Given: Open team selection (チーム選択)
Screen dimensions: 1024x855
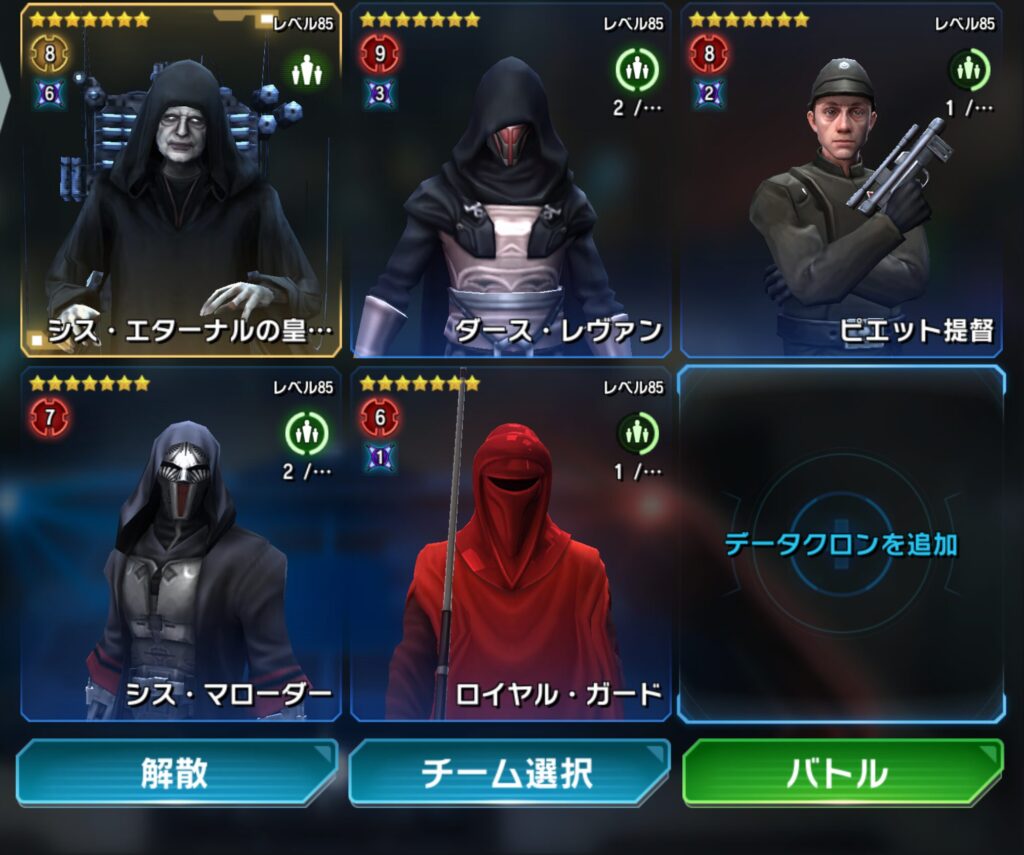Looking at the screenshot, I should click(508, 772).
